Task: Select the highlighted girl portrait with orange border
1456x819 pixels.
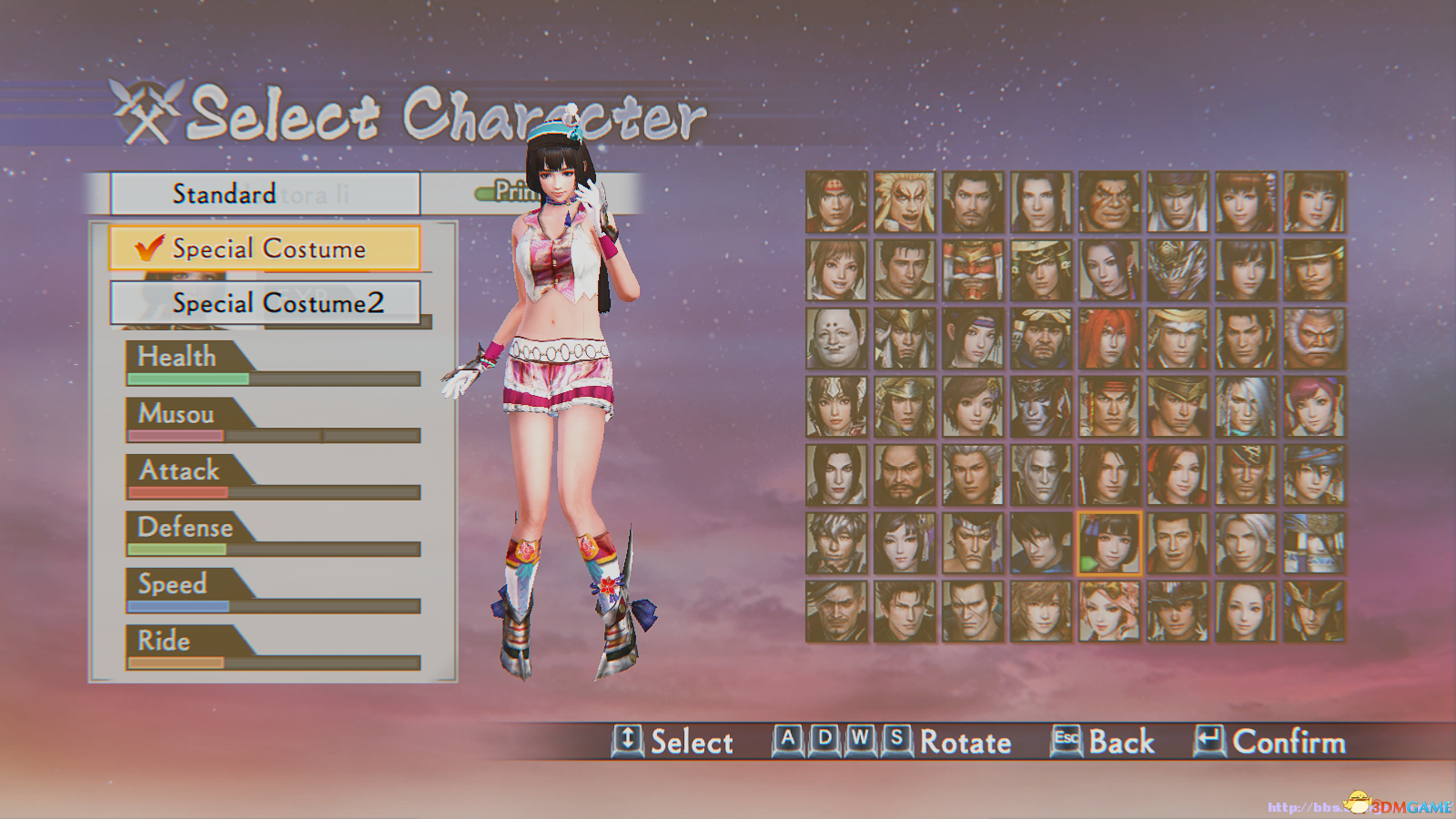Action: (x=1109, y=543)
